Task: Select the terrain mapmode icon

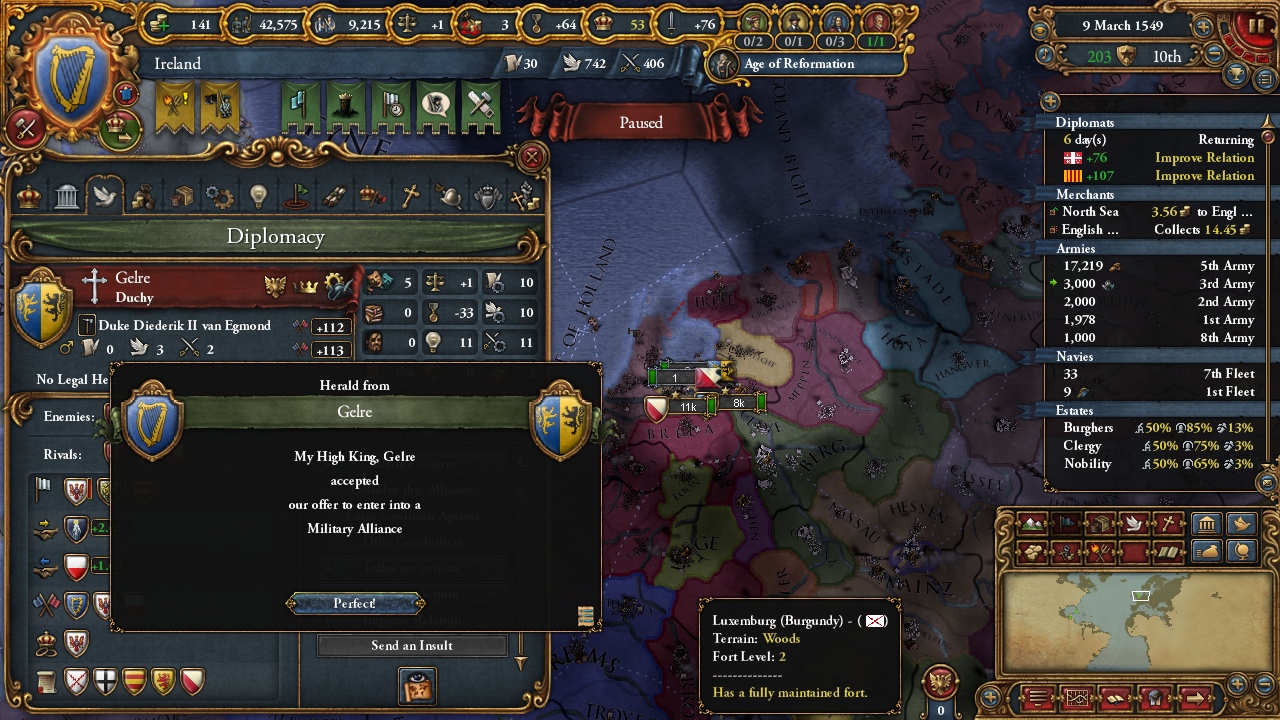Action: coord(1031,522)
